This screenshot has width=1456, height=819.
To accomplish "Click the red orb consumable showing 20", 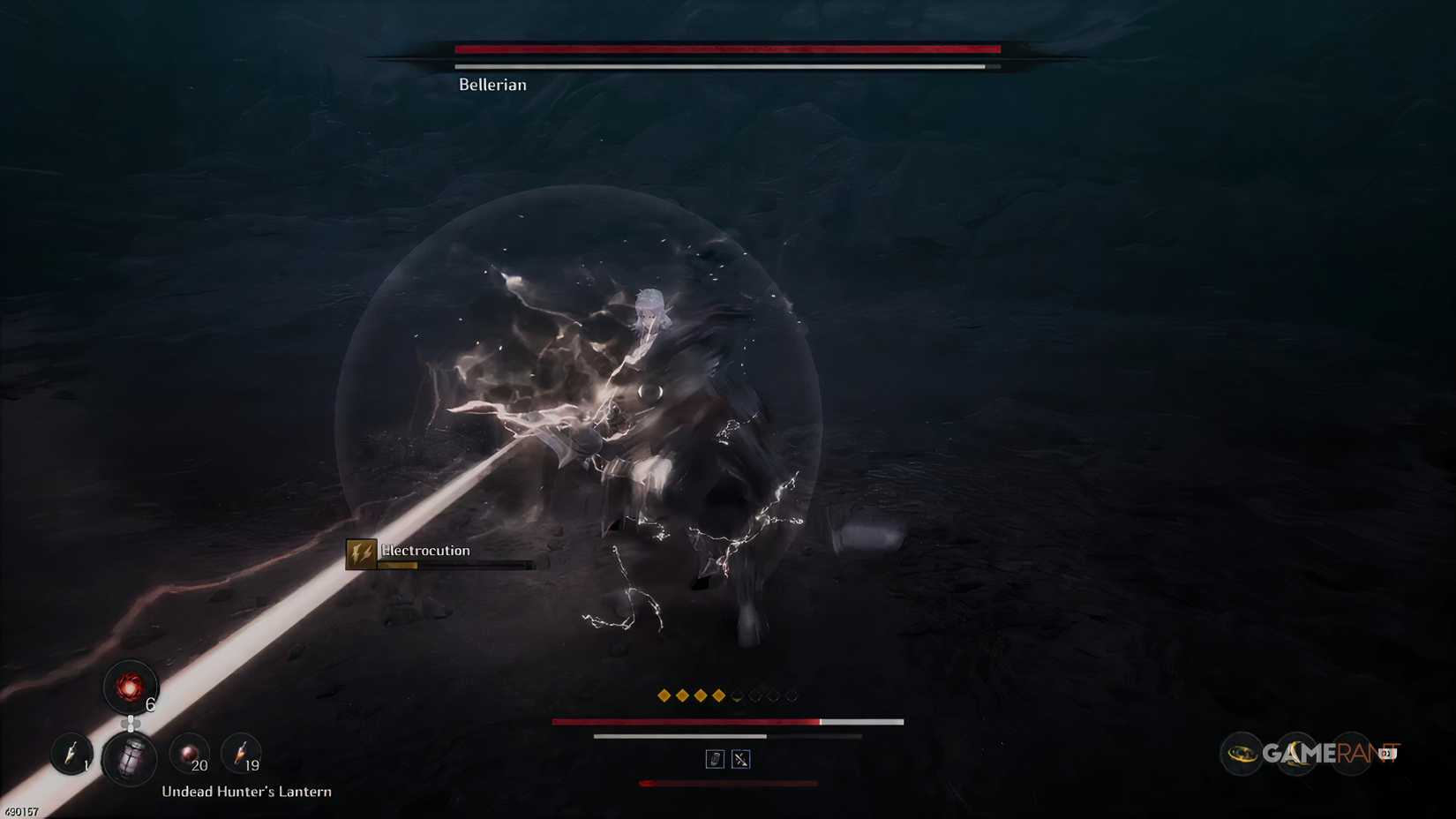I will [187, 755].
